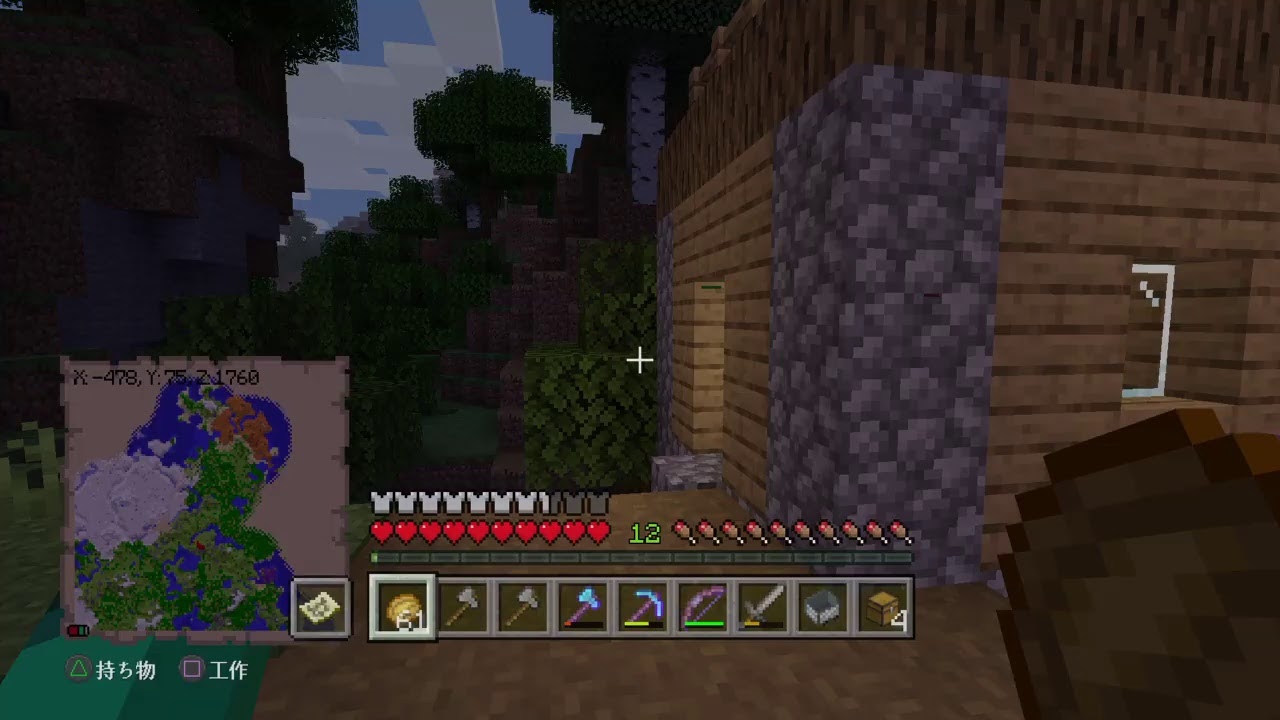Click the green level number 12

(645, 533)
